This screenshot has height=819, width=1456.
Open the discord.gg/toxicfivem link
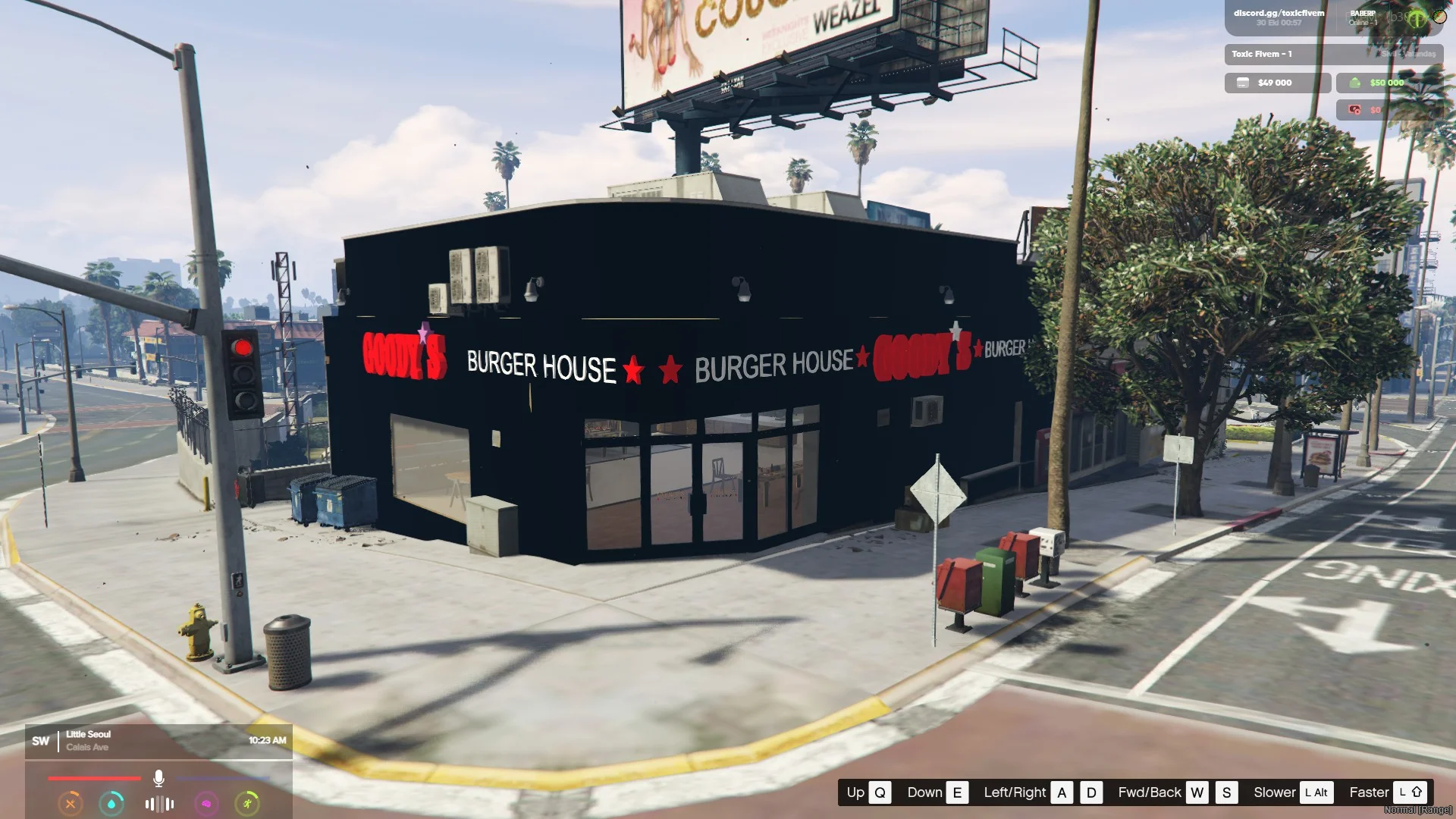click(1279, 13)
